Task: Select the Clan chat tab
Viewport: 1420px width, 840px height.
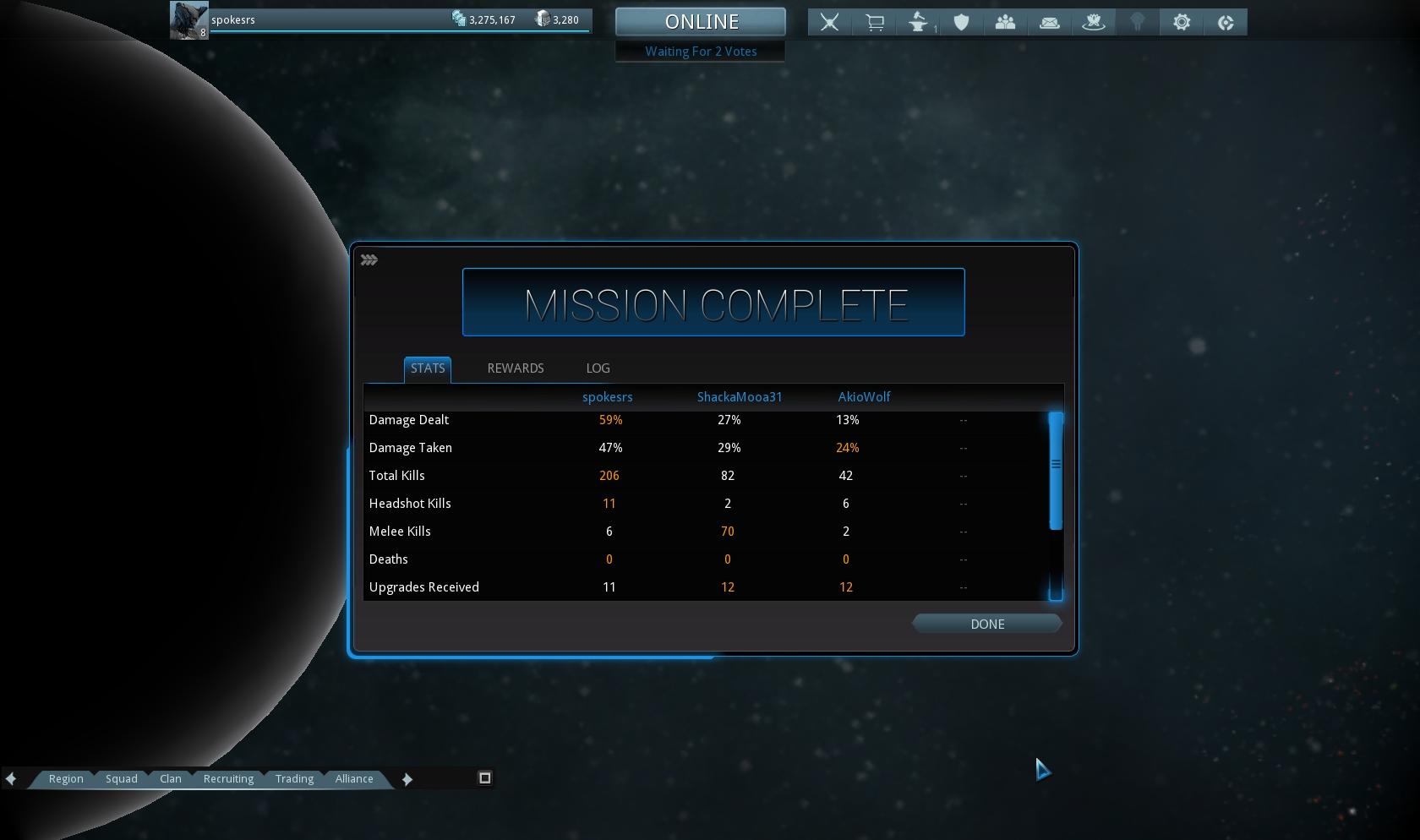Action: point(171,779)
